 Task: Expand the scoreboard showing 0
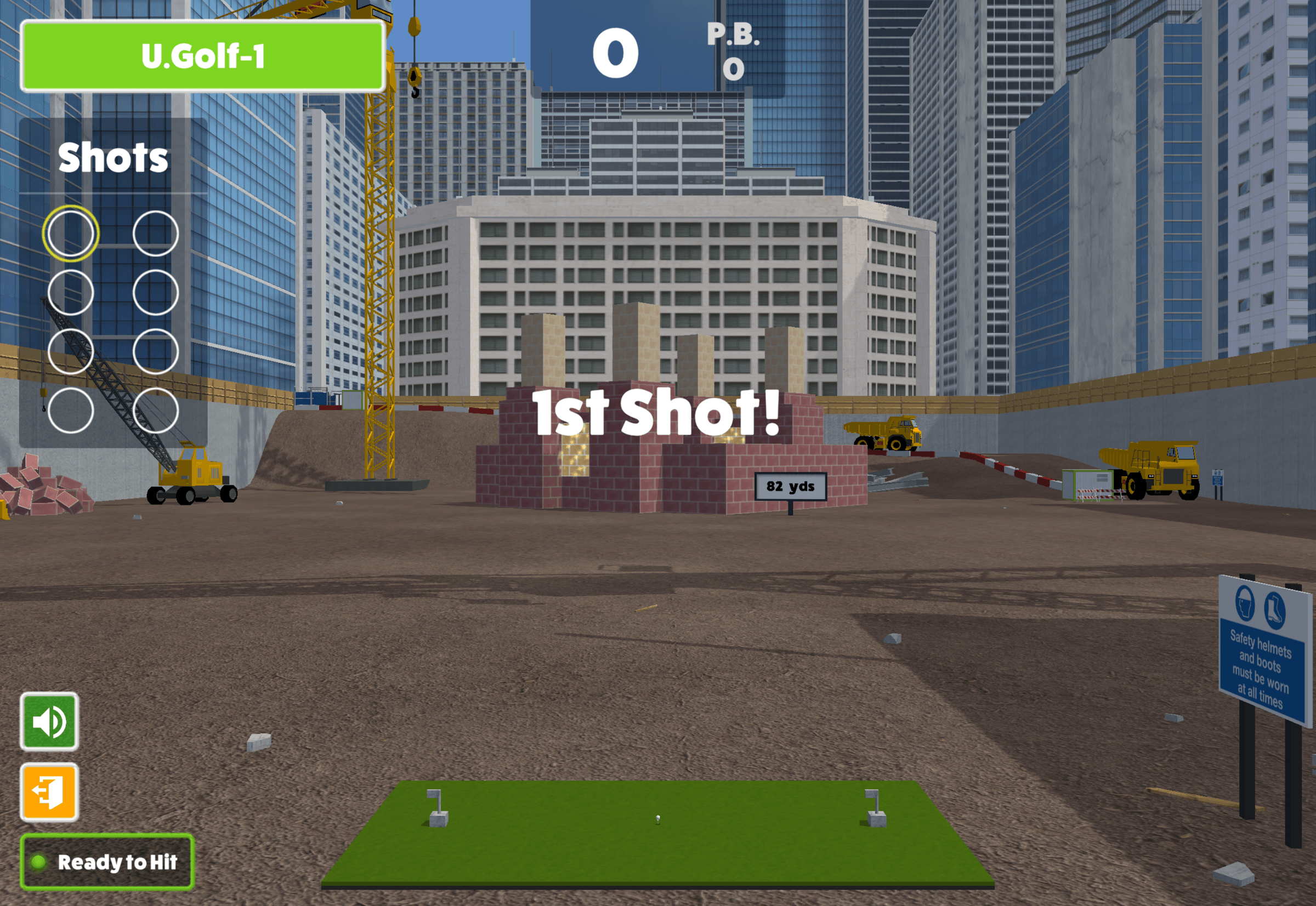click(616, 51)
